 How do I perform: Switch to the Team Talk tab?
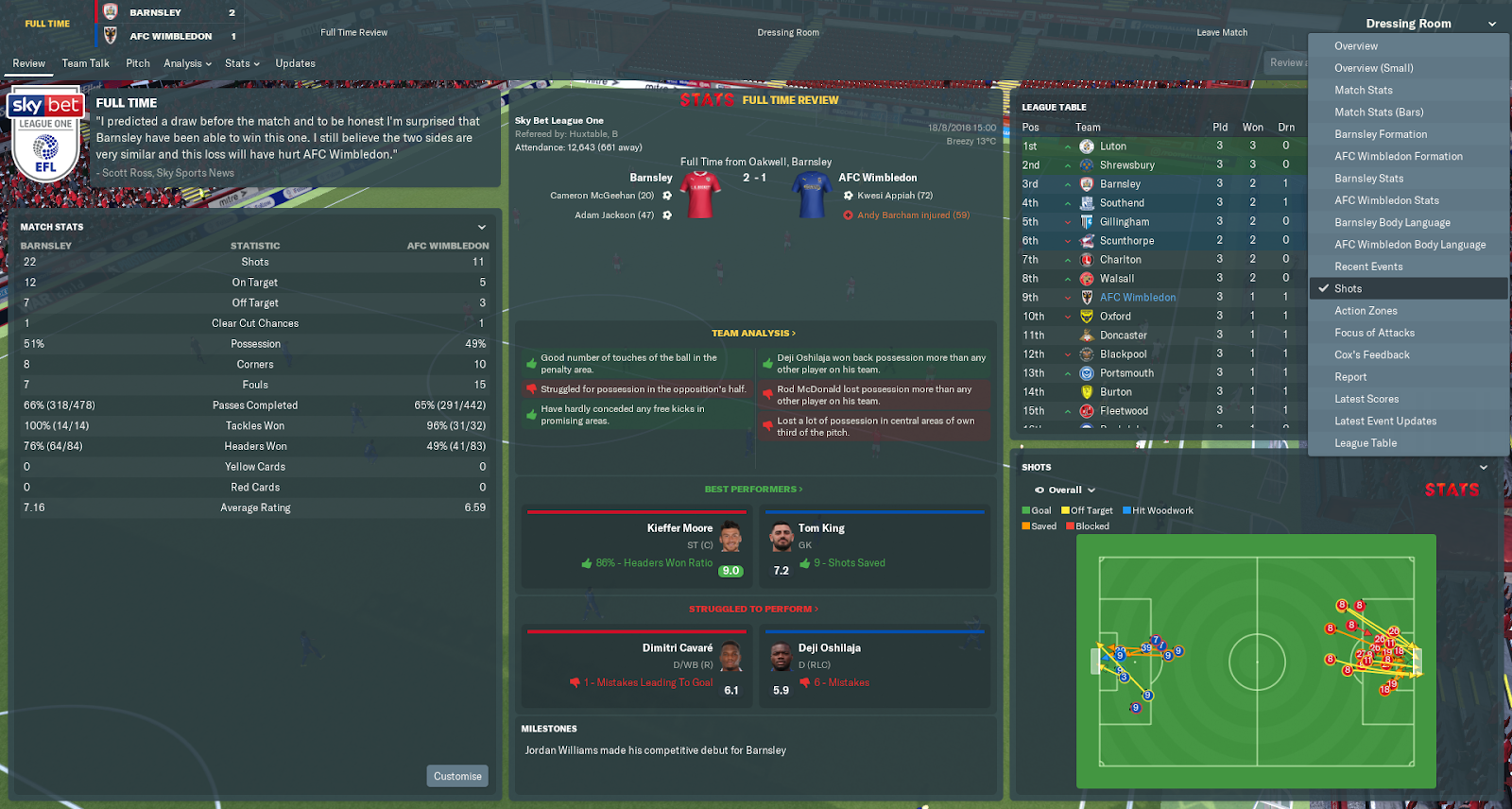coord(85,62)
